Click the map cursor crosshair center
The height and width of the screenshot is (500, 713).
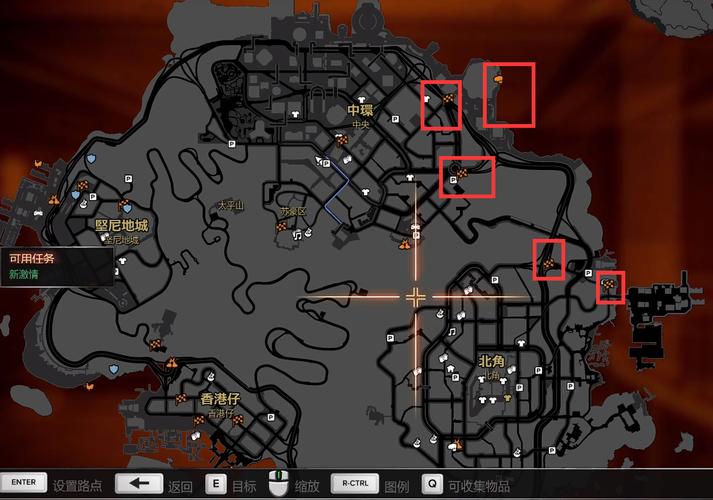click(415, 296)
